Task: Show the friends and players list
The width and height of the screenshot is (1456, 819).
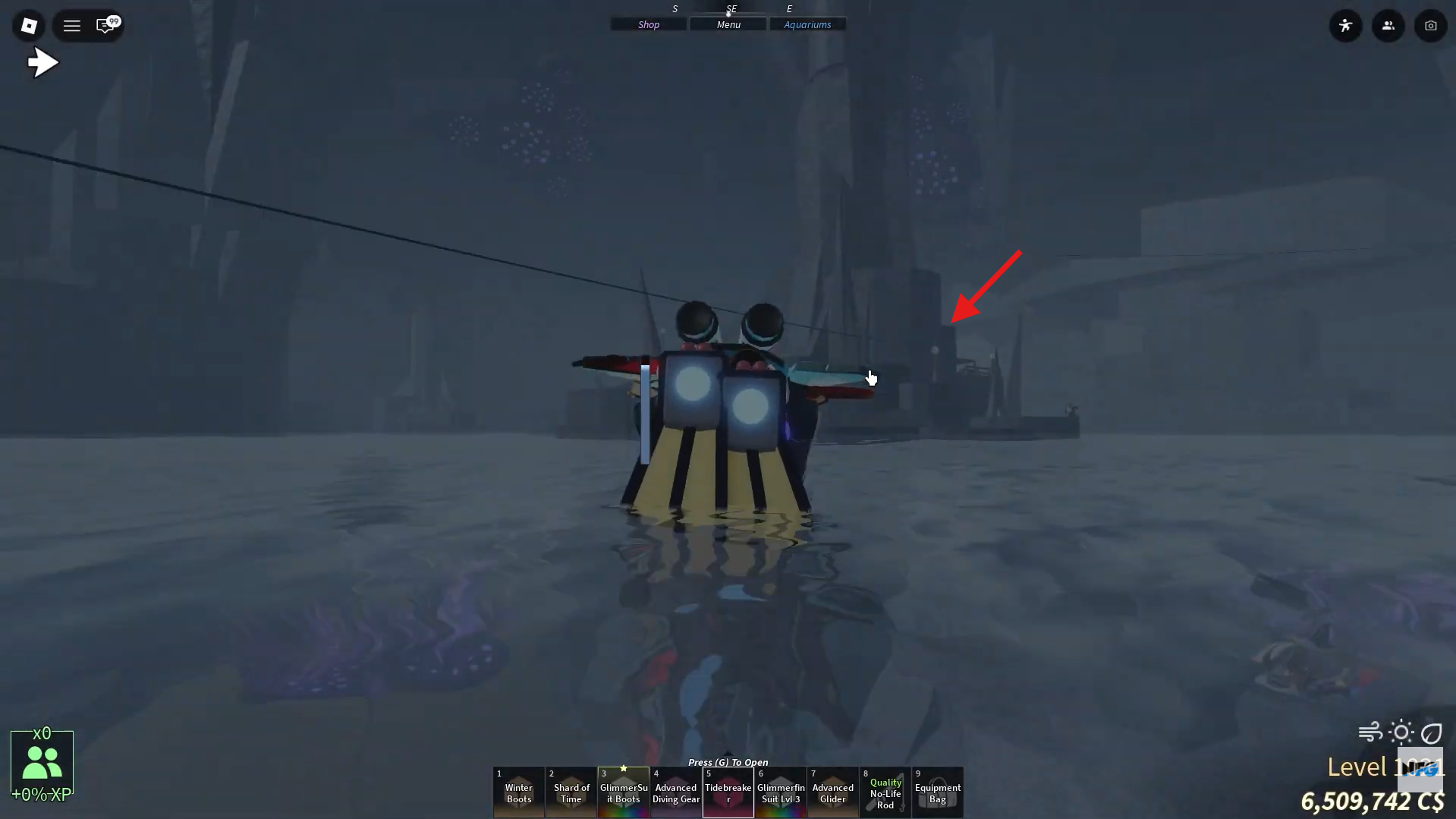Action: [1388, 25]
